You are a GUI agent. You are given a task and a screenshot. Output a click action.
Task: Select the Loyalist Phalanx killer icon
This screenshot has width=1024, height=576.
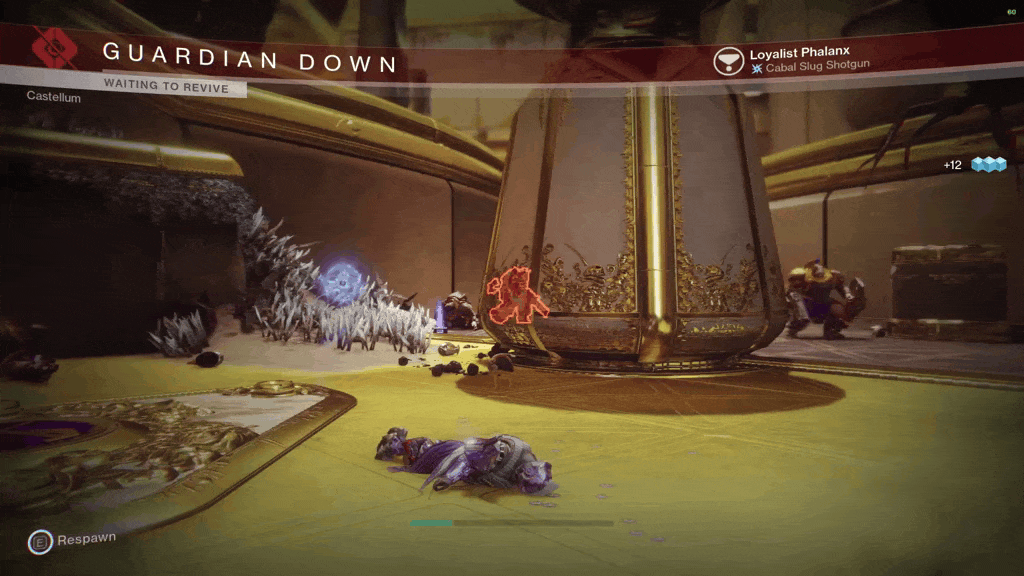coord(728,61)
